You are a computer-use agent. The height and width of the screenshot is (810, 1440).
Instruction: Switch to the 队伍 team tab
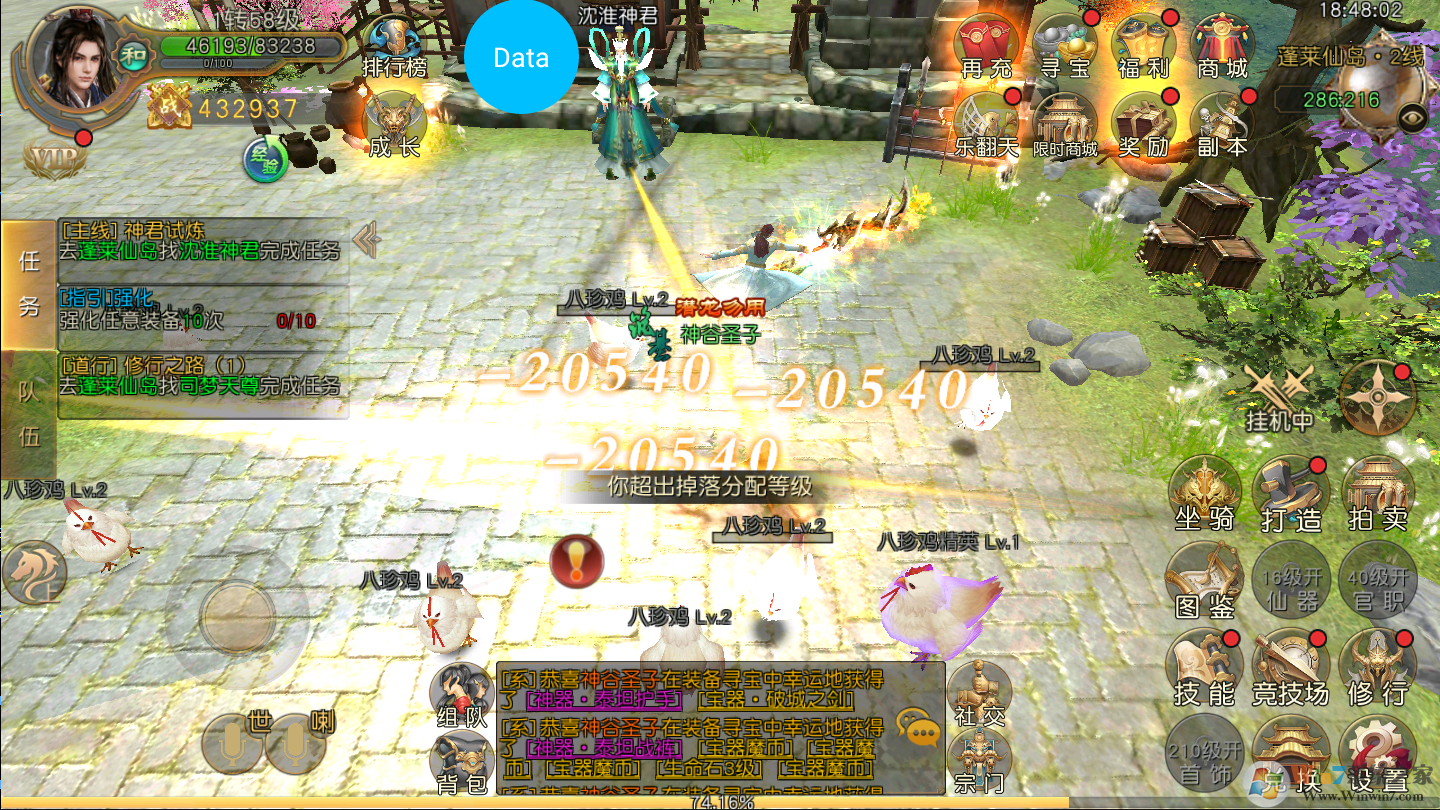[29, 414]
